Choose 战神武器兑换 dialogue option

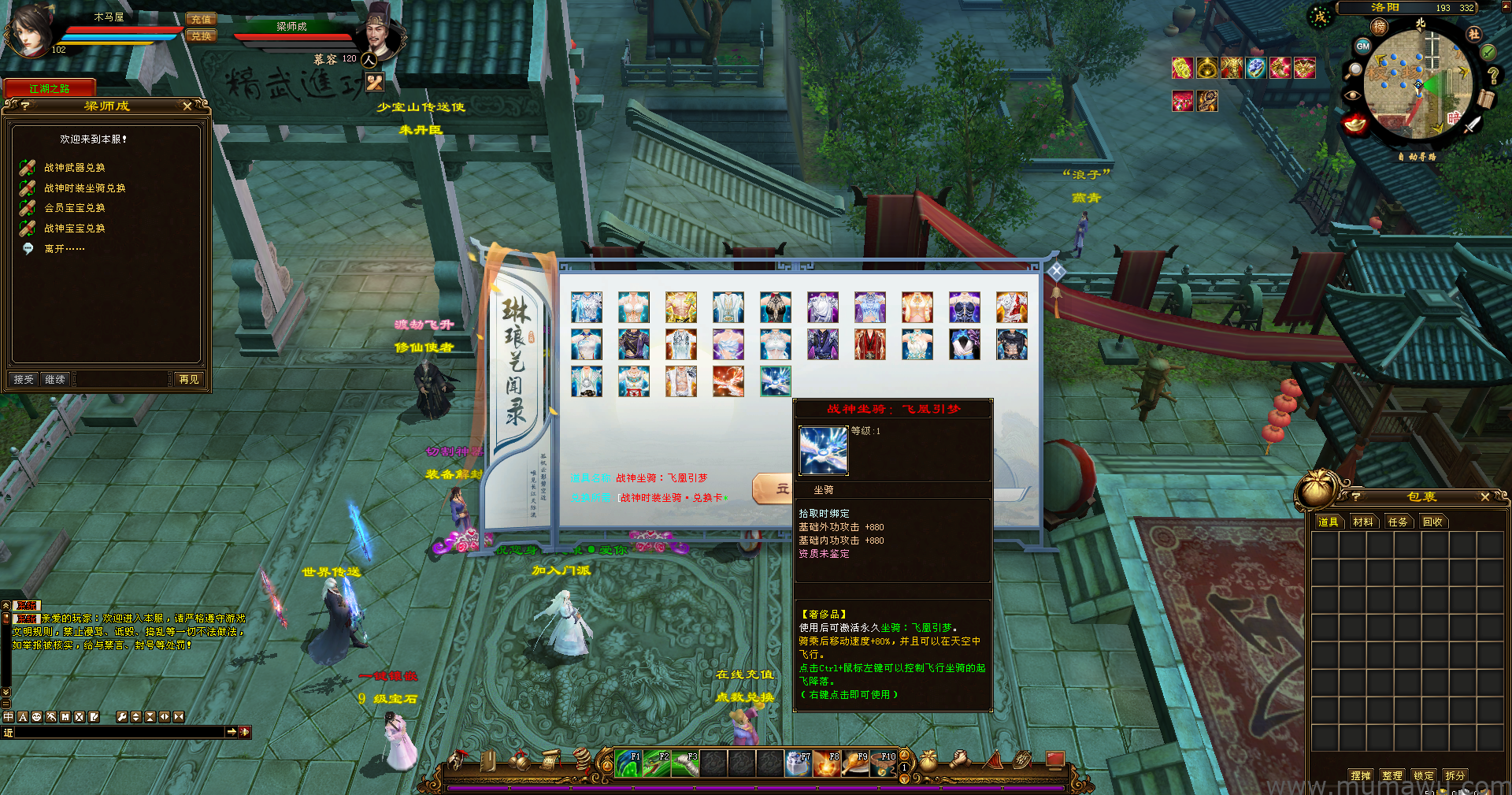(x=74, y=168)
